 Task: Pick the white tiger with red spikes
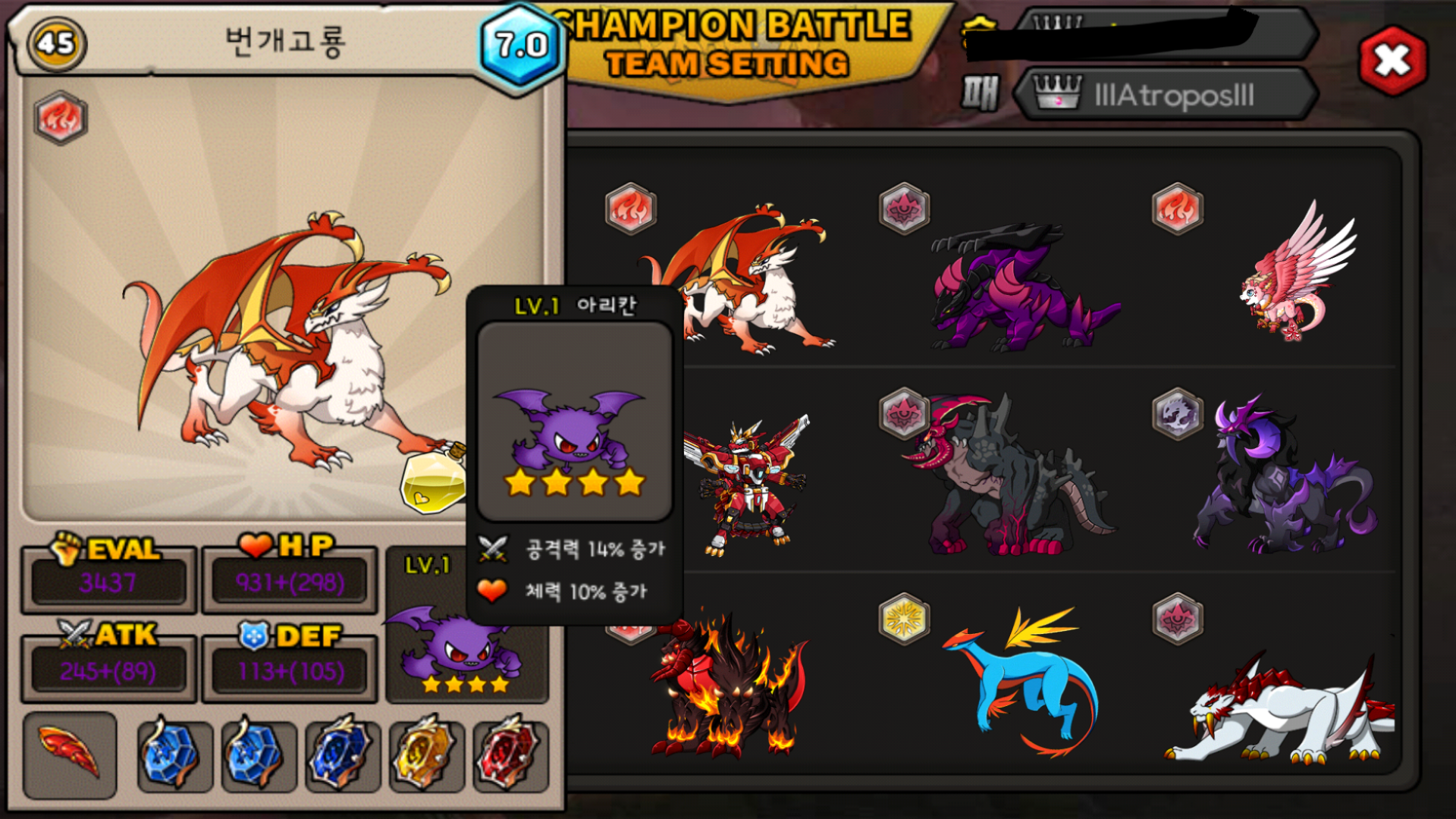1282,709
